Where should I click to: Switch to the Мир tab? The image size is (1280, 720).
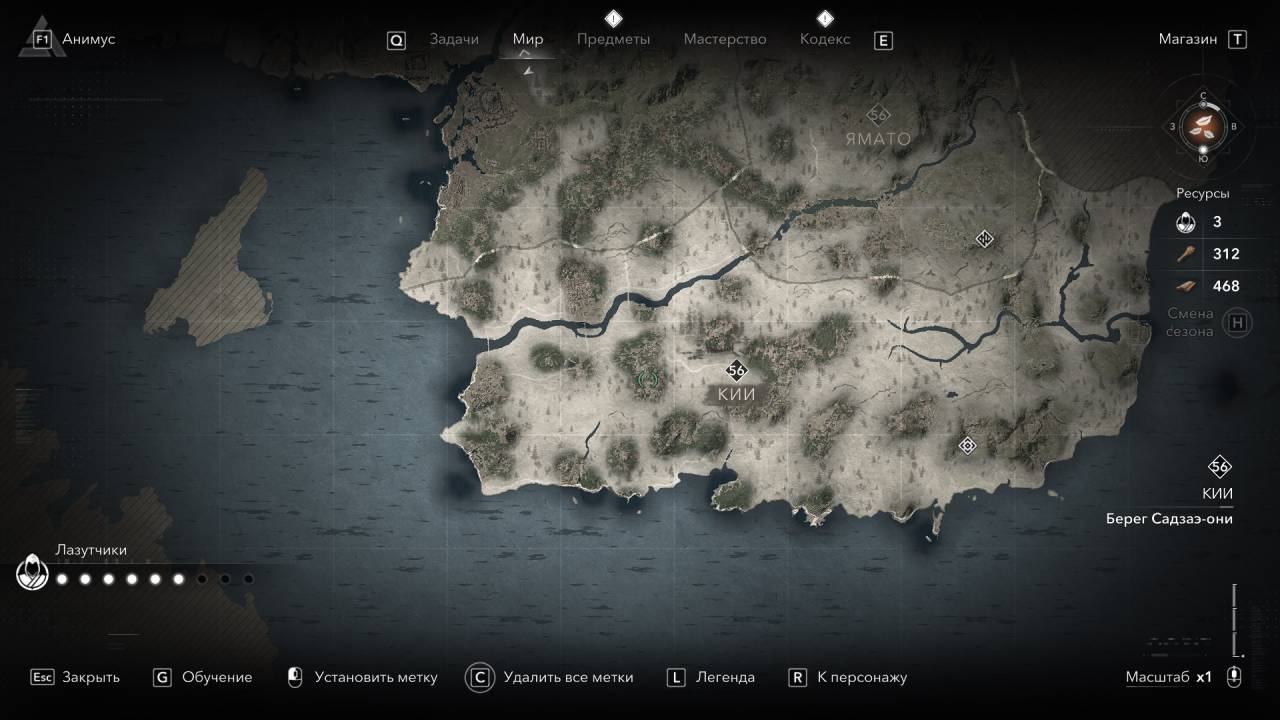point(528,39)
